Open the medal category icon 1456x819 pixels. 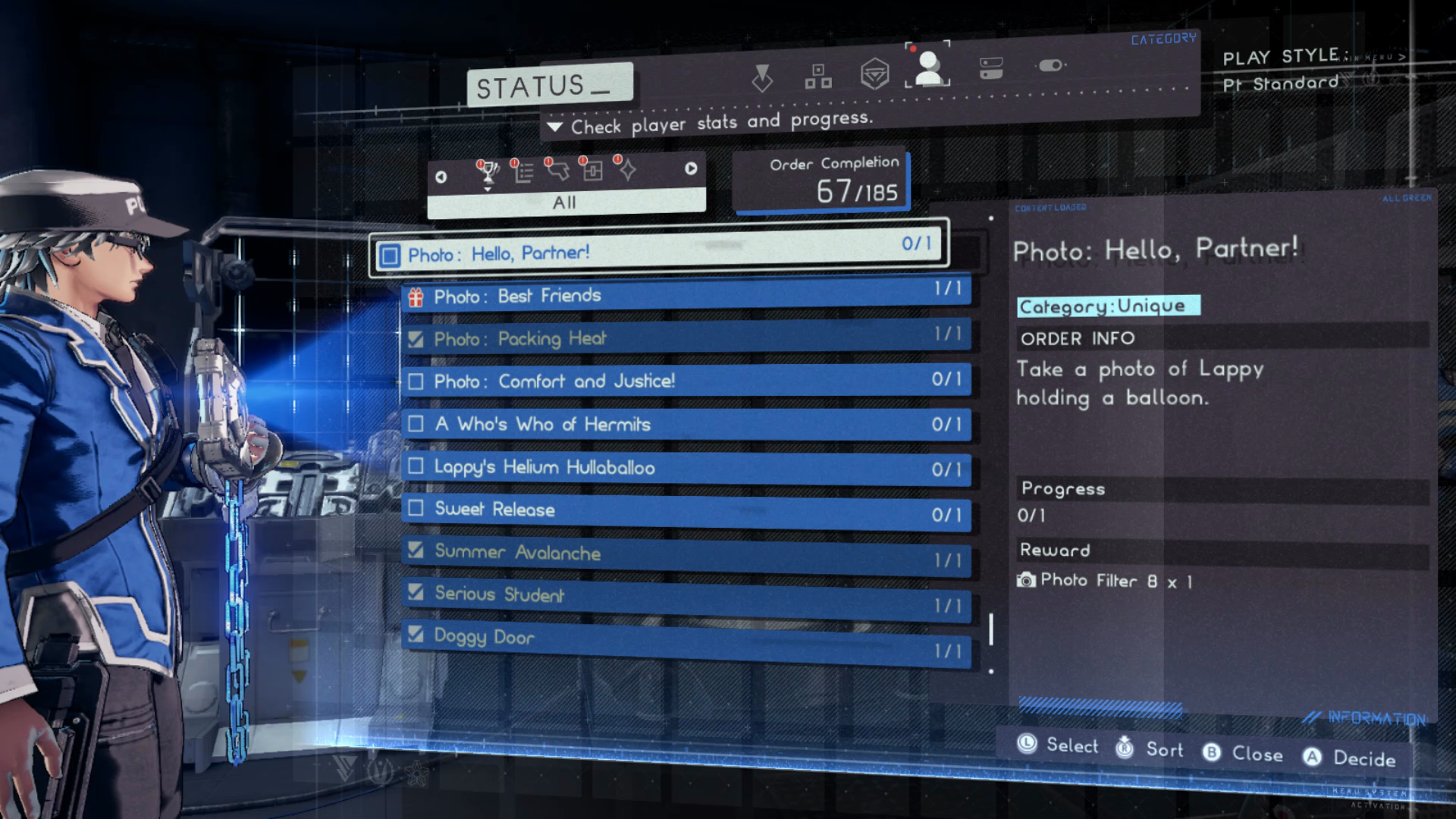(762, 78)
